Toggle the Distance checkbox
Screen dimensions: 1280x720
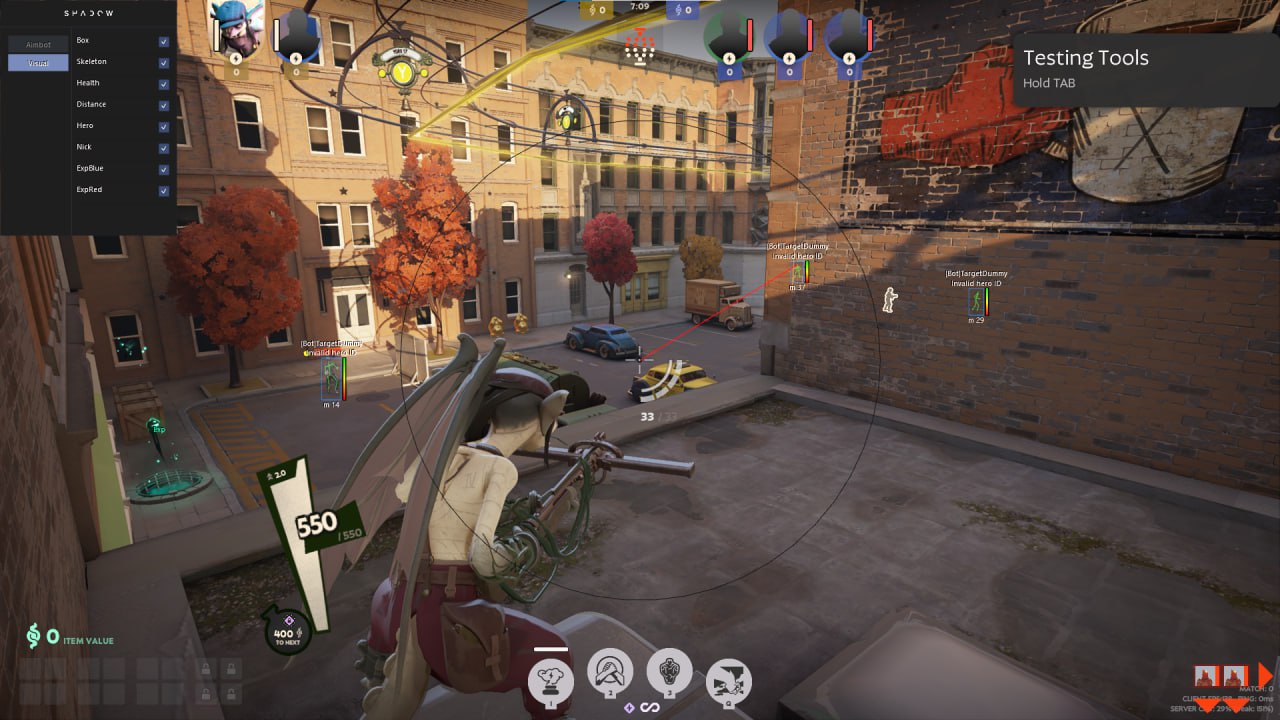coord(163,105)
